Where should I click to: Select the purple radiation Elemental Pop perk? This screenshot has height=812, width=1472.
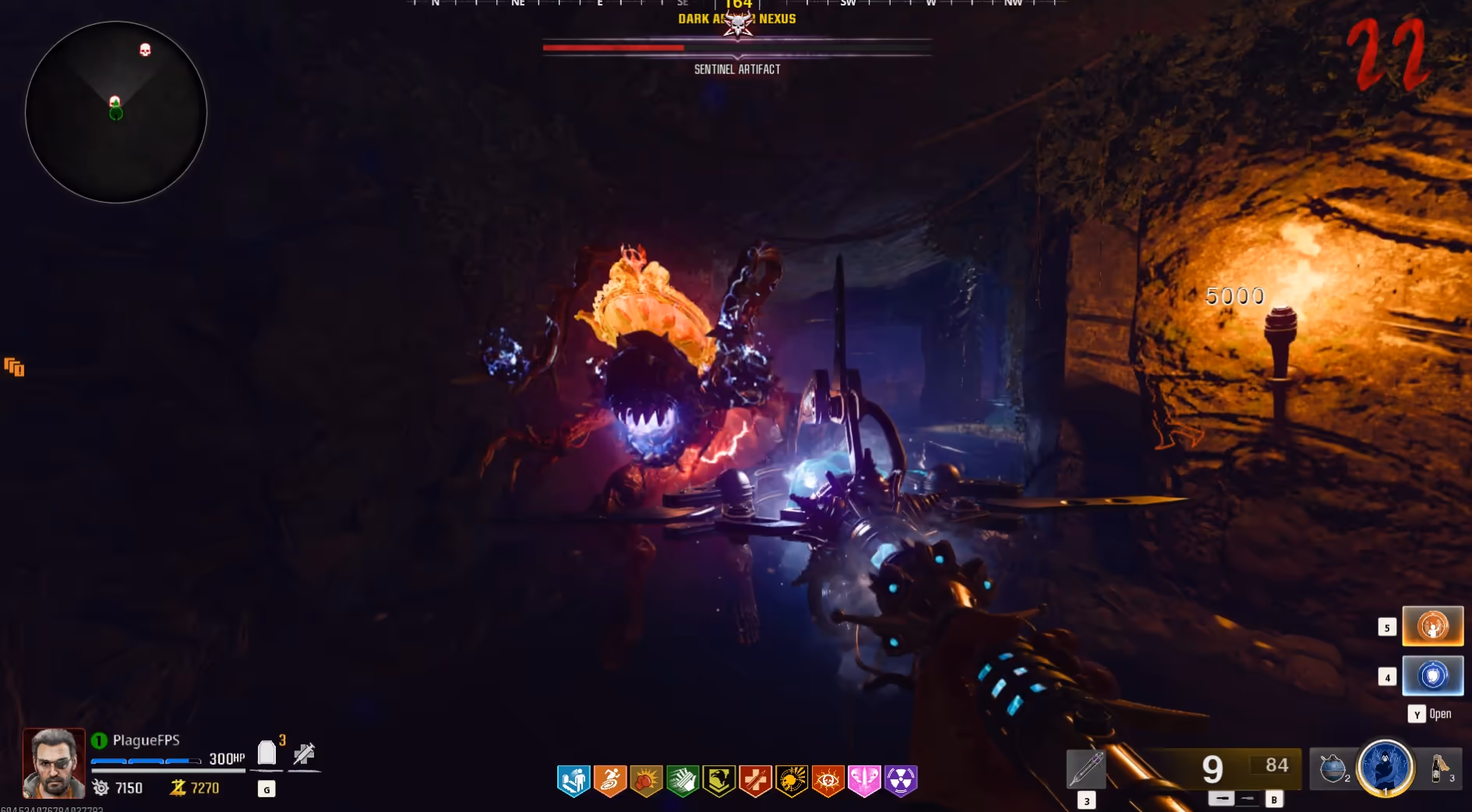pyautogui.click(x=901, y=780)
